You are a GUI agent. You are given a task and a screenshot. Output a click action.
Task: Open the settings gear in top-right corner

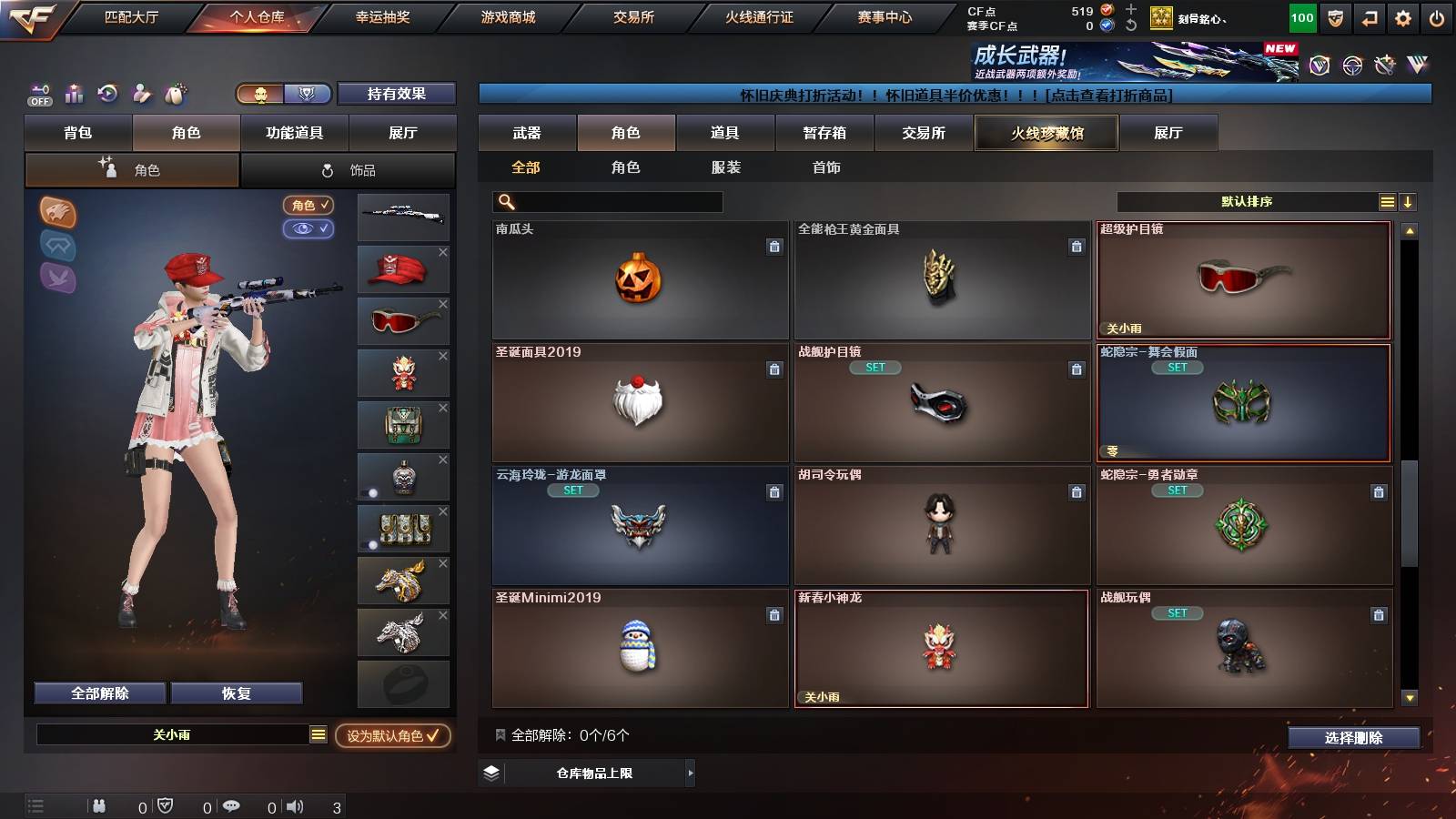(x=1402, y=15)
